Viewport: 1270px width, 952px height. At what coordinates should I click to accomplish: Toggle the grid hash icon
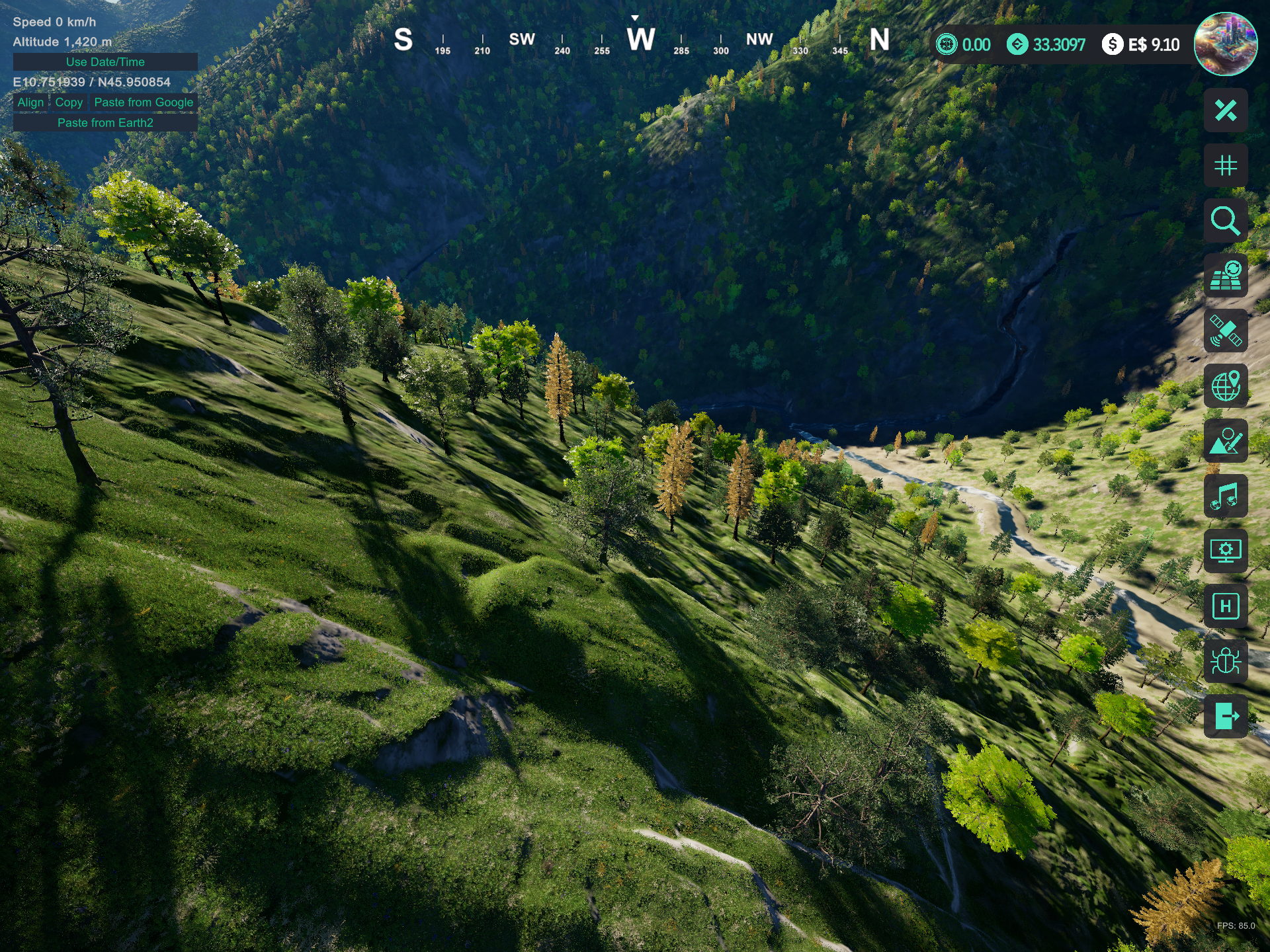tap(1225, 165)
